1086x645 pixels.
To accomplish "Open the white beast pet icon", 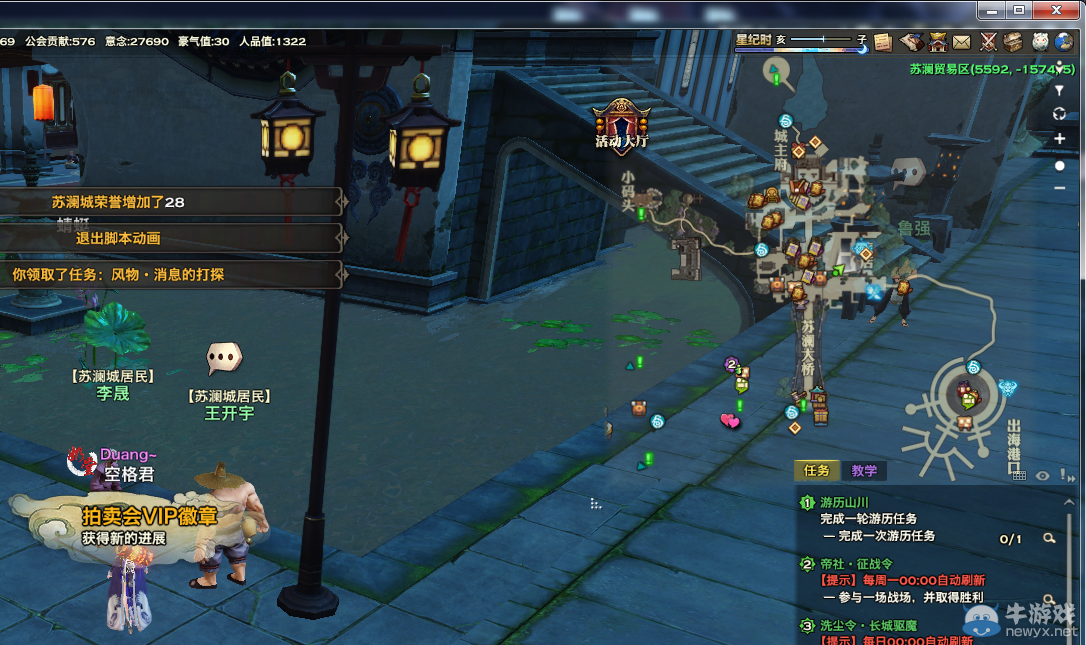I will (x=1039, y=41).
